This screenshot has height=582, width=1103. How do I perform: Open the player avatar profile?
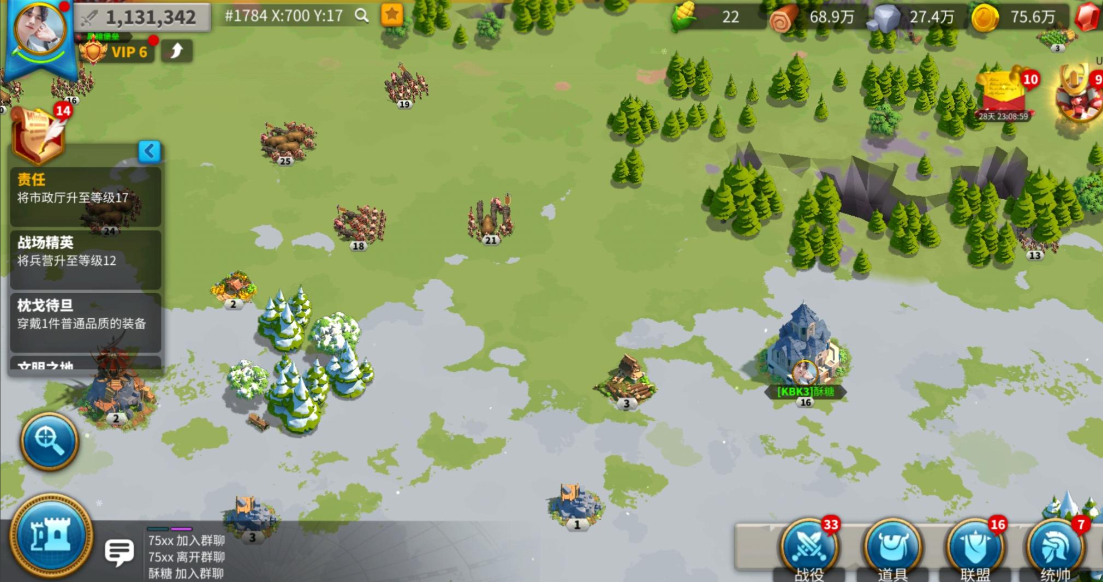(x=39, y=30)
